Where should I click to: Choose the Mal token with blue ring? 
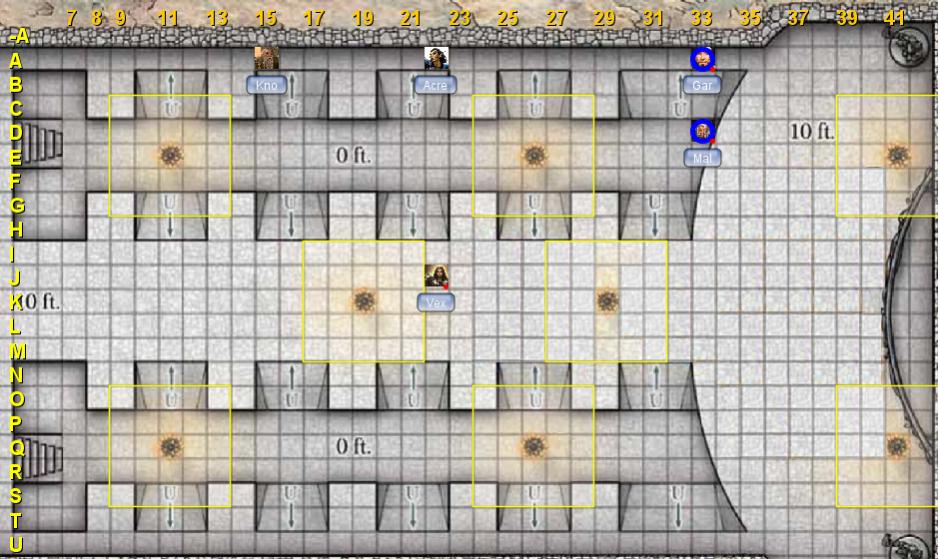[702, 131]
